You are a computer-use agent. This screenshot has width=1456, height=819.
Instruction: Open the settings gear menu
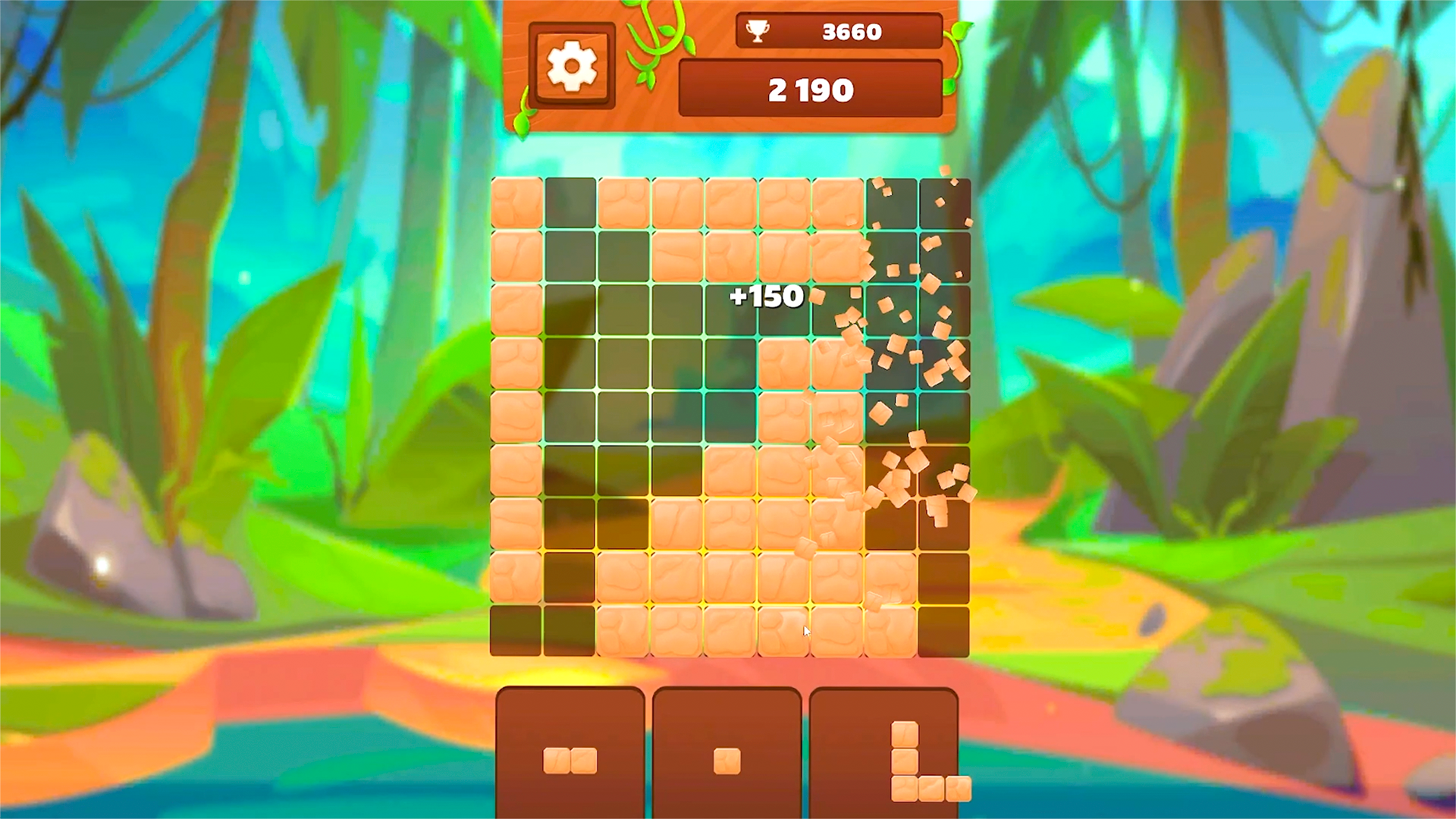[x=573, y=66]
